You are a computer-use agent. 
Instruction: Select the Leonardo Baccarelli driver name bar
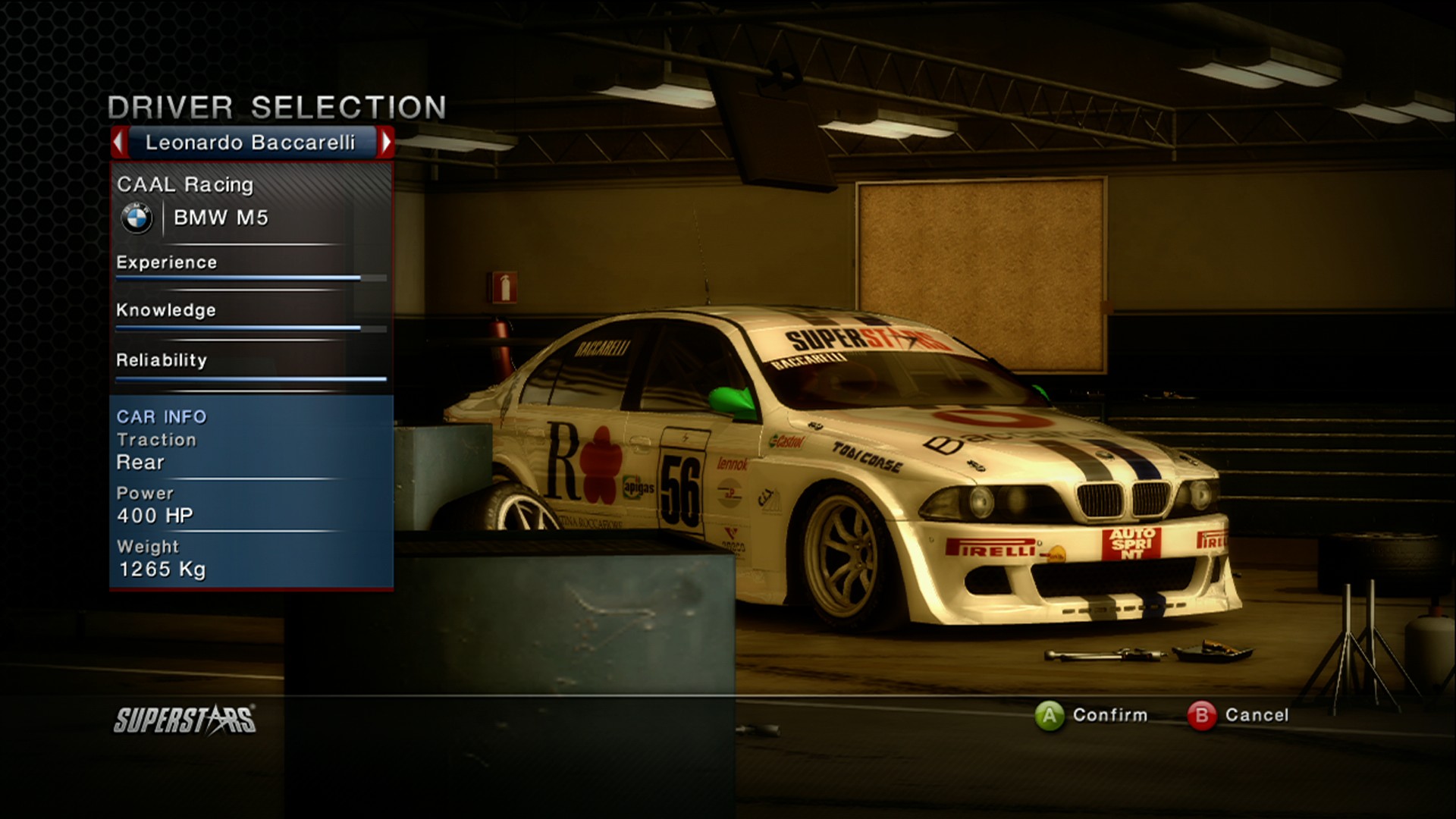point(251,143)
